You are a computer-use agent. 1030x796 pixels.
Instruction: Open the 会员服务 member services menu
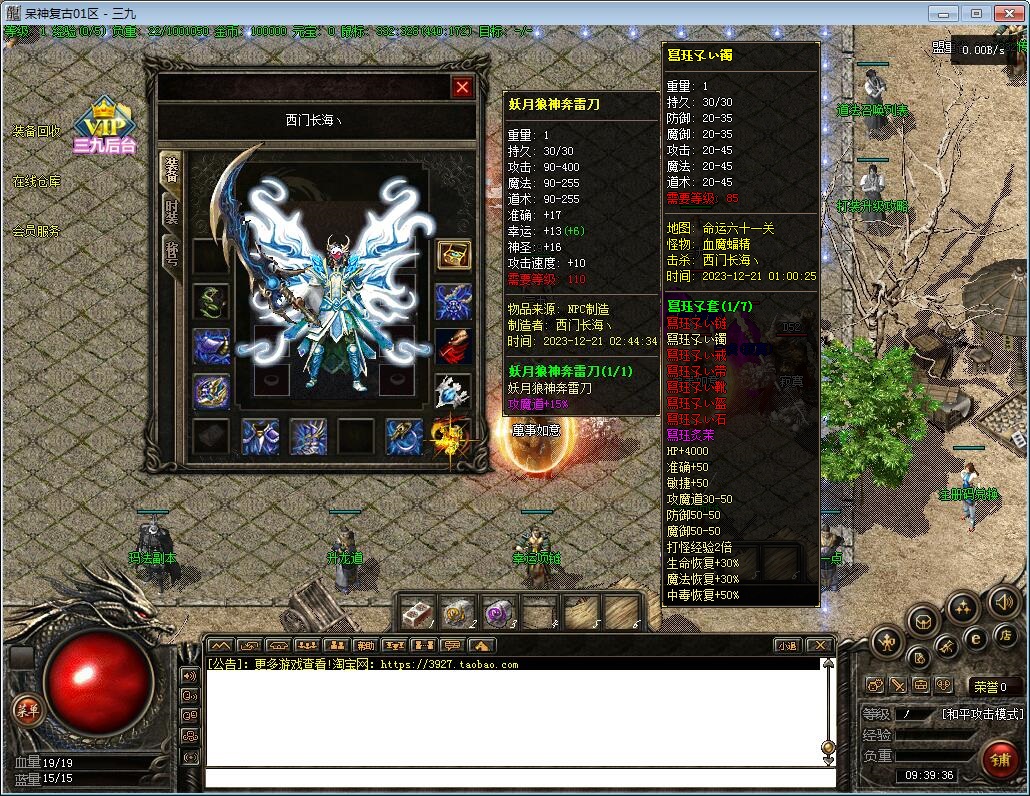(36, 232)
